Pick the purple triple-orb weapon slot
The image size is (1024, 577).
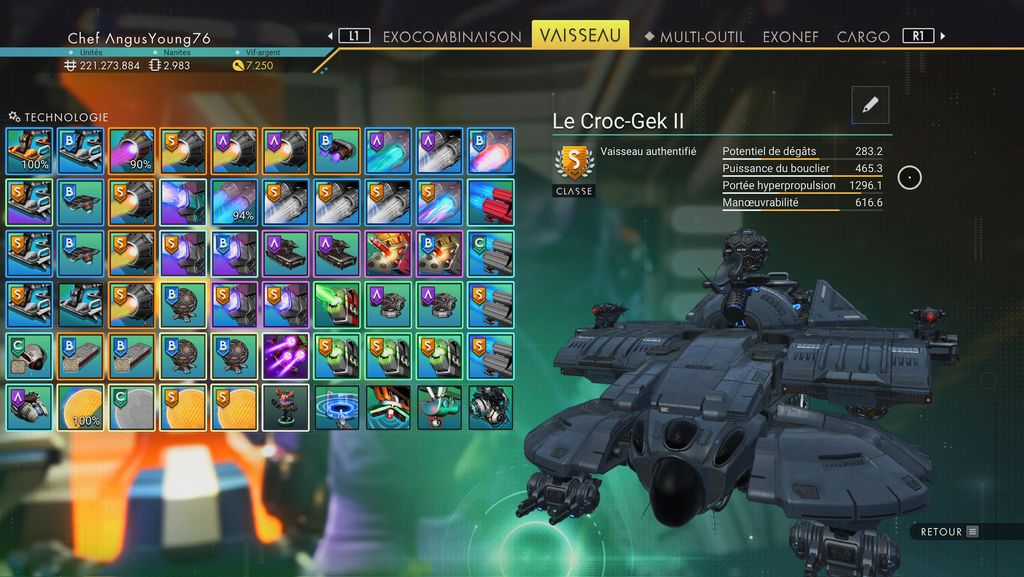tap(286, 357)
